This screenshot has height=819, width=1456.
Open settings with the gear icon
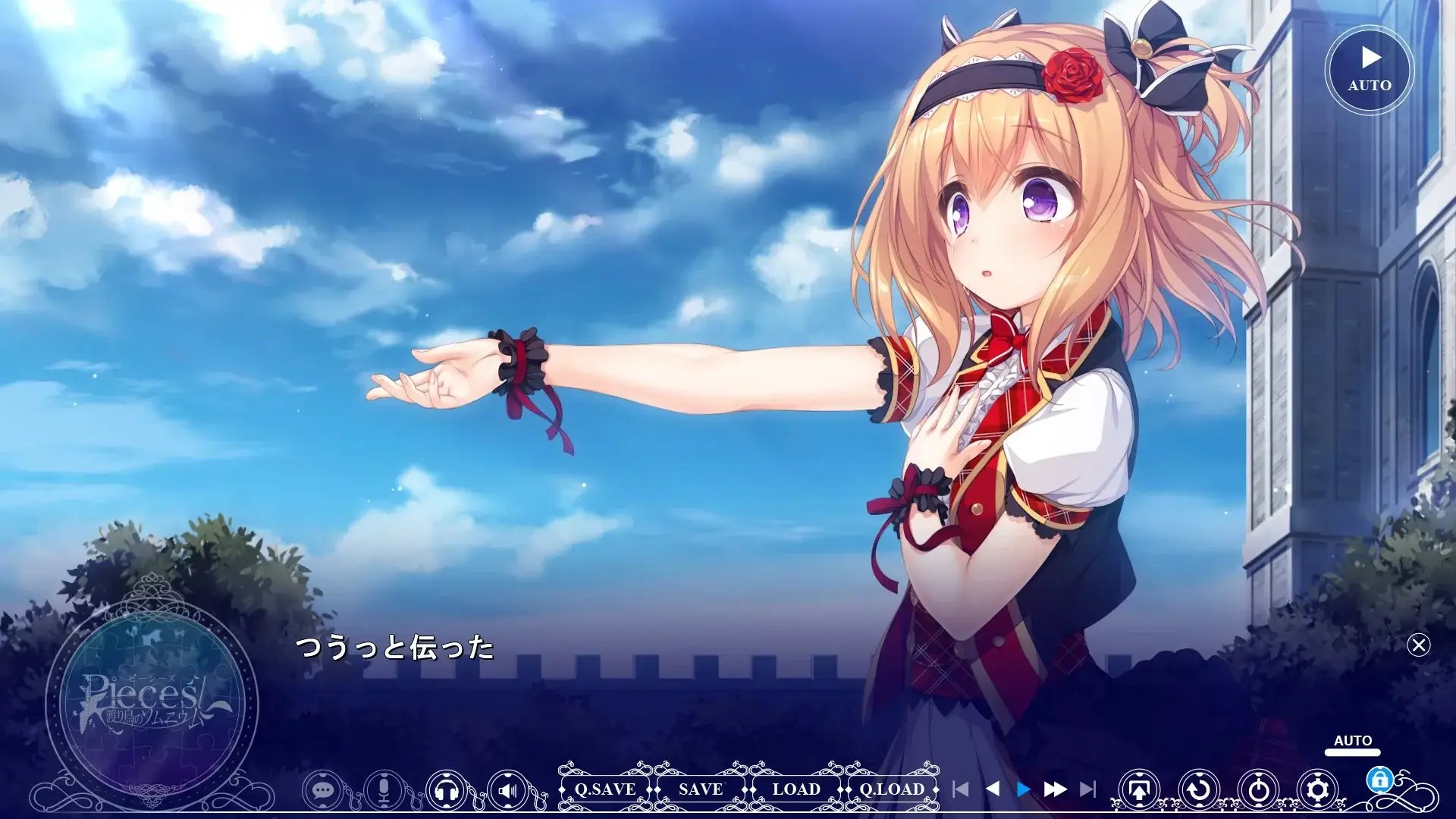pos(1318,790)
